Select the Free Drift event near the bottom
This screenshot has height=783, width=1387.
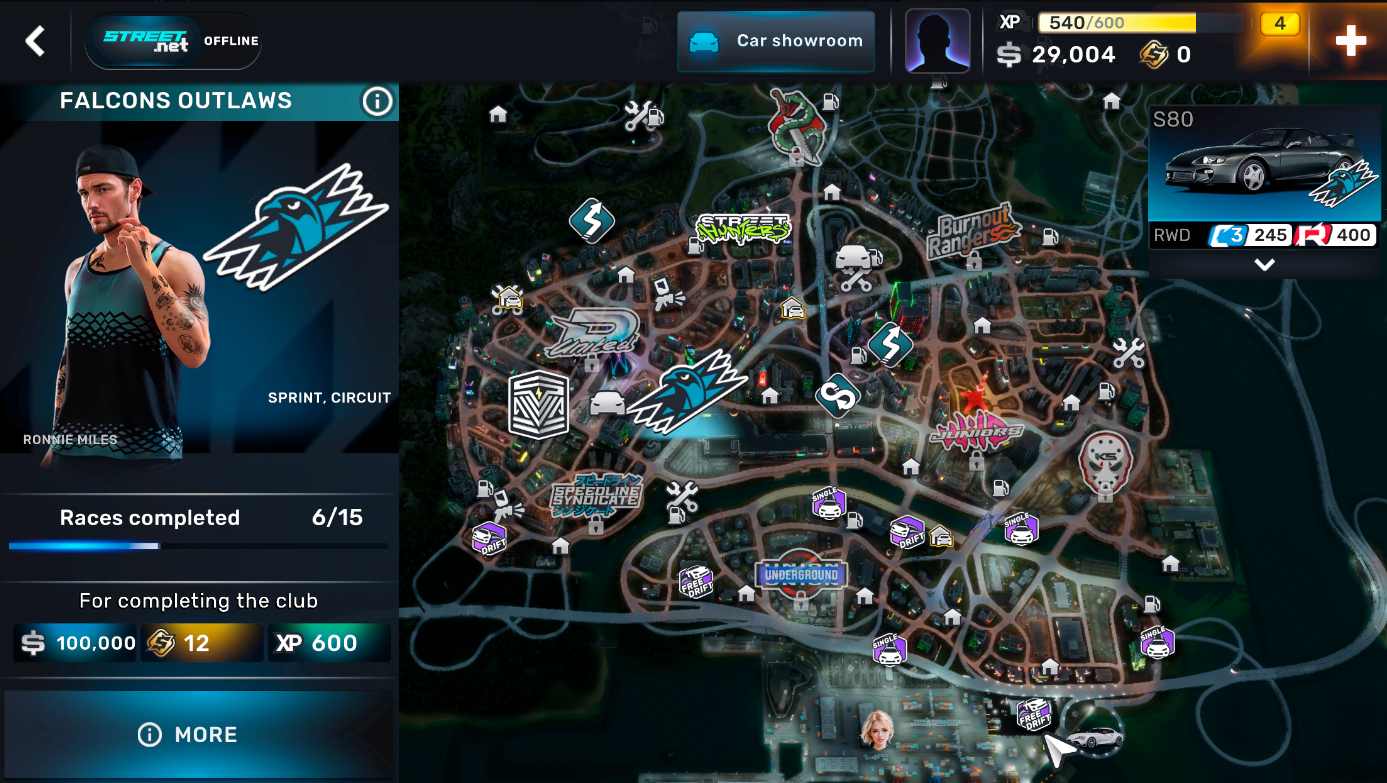point(1035,713)
